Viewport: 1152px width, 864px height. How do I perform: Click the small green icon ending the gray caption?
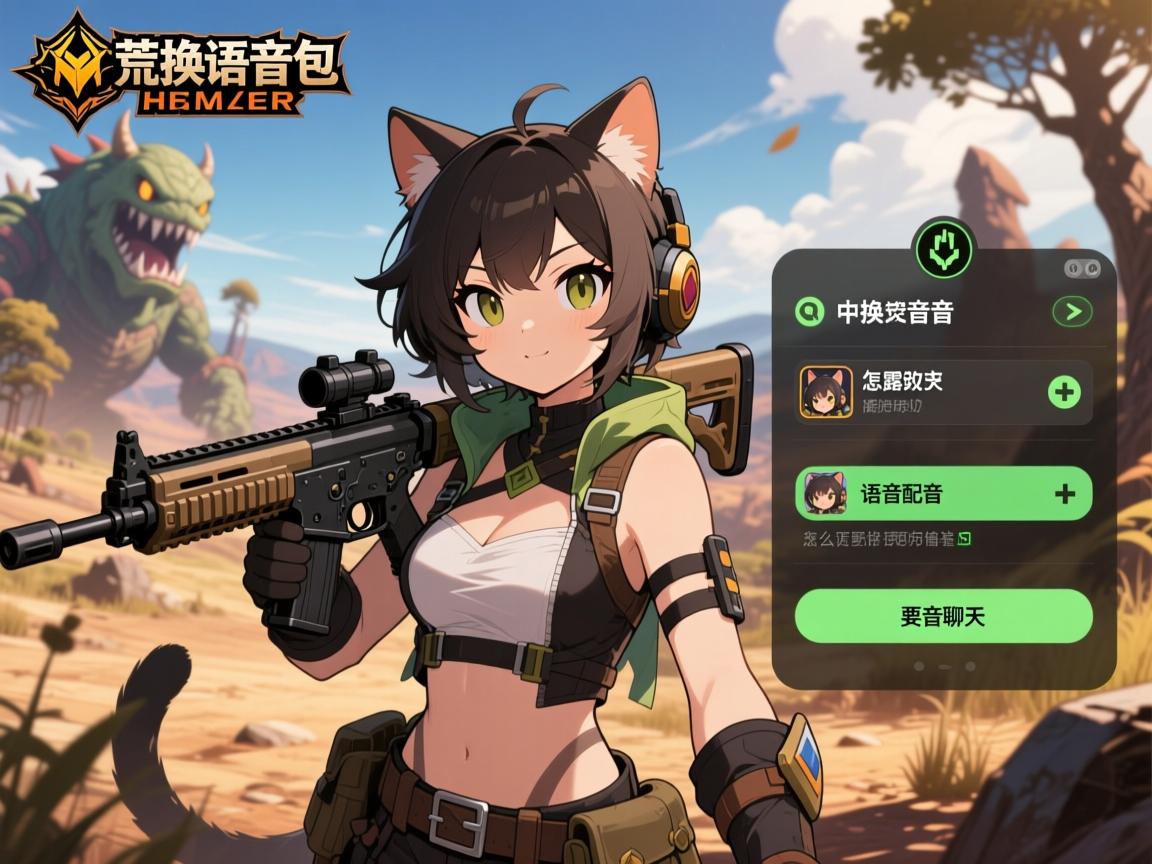[x=965, y=539]
